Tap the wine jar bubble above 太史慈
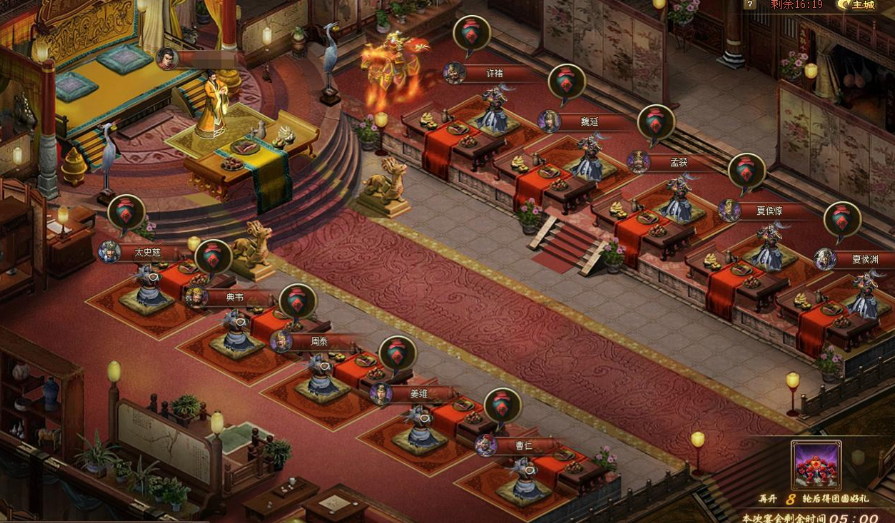This screenshot has height=523, width=895. pyautogui.click(x=126, y=212)
